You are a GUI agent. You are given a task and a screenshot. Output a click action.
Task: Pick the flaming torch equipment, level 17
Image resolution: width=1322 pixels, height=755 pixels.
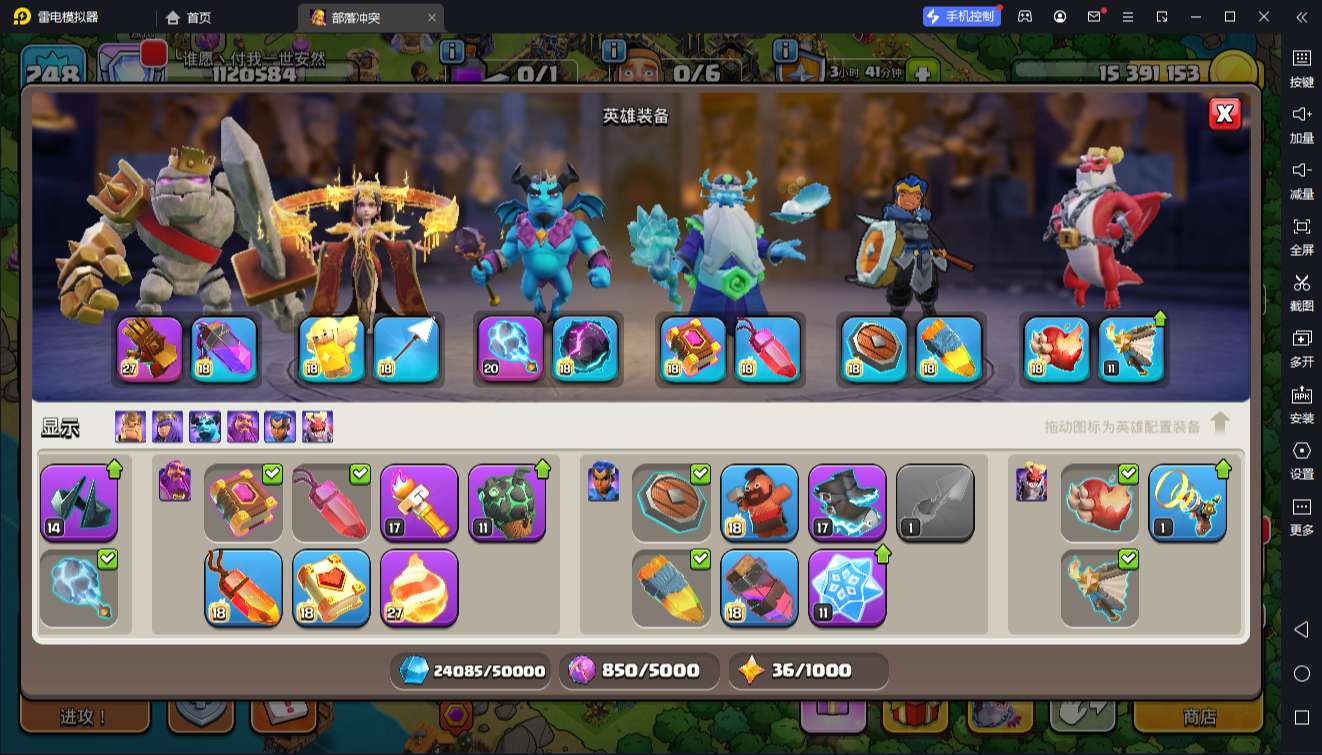[x=419, y=502]
